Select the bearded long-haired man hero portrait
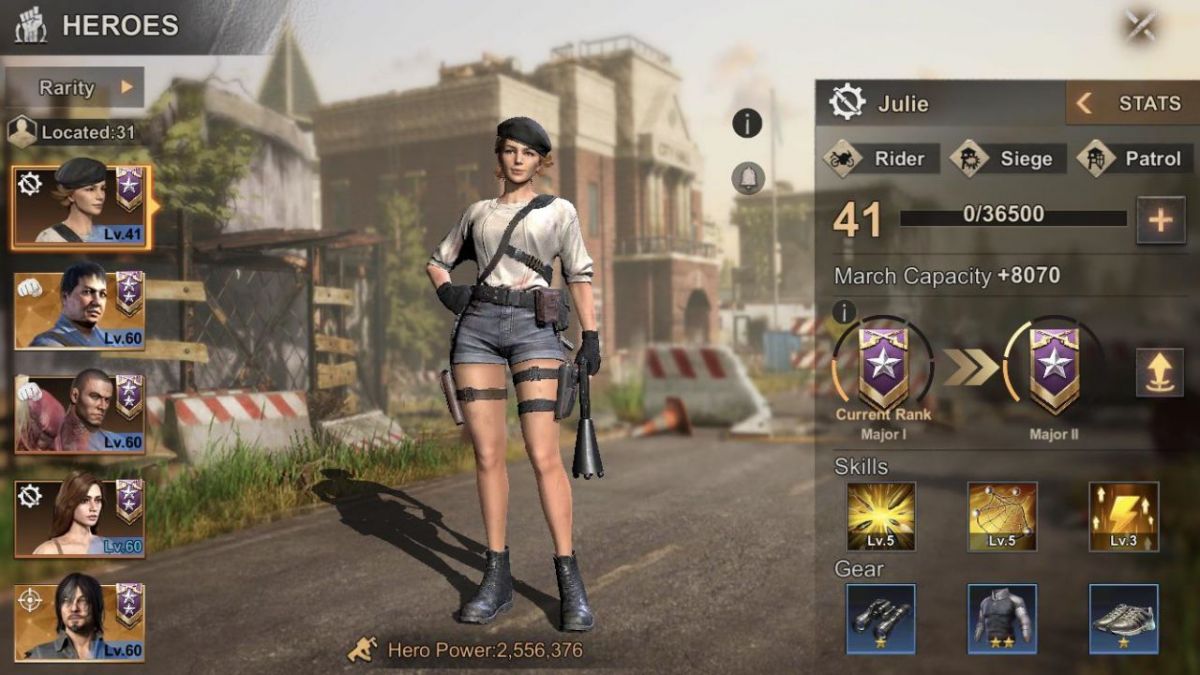The height and width of the screenshot is (675, 1200). 80,622
